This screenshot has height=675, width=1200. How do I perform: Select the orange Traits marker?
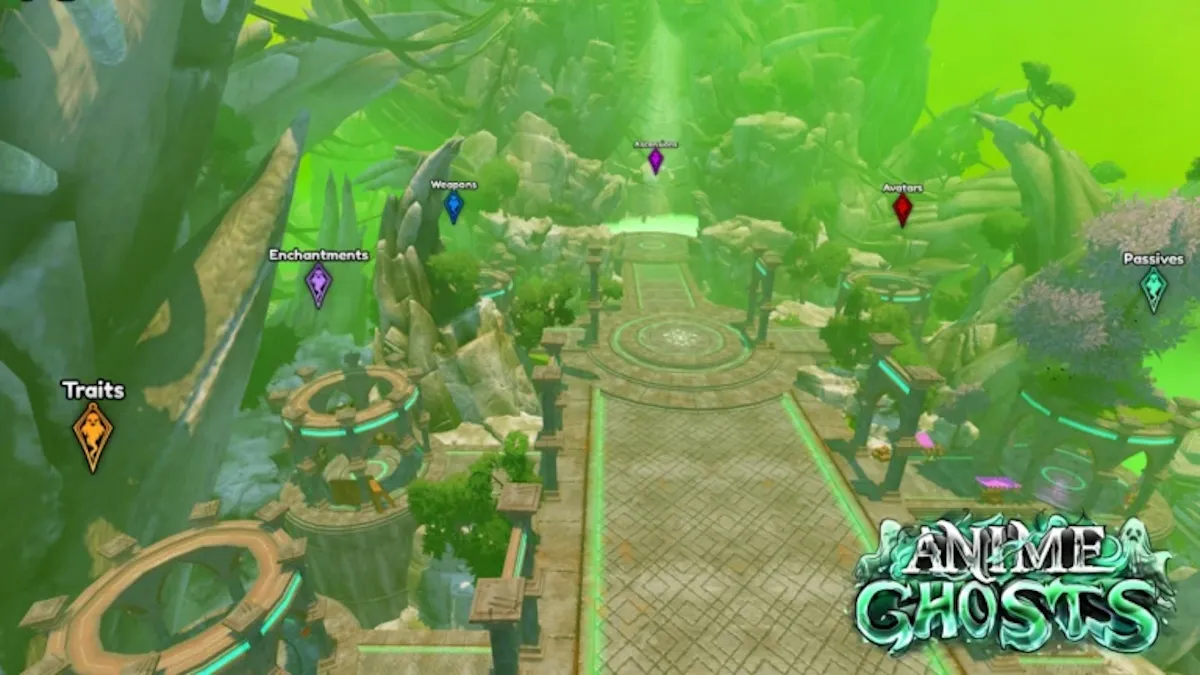93,437
